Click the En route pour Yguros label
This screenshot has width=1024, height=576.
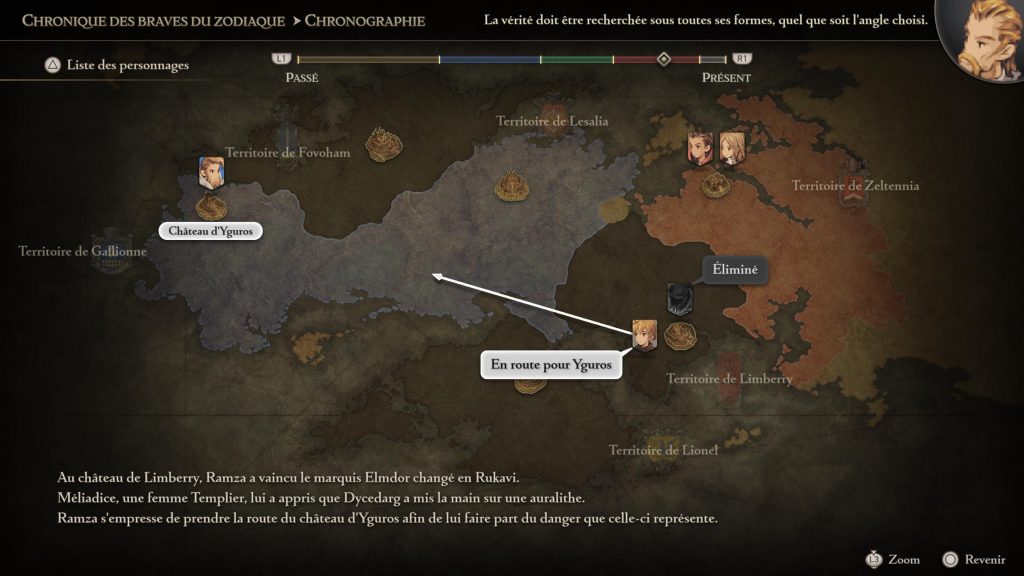(x=550, y=365)
